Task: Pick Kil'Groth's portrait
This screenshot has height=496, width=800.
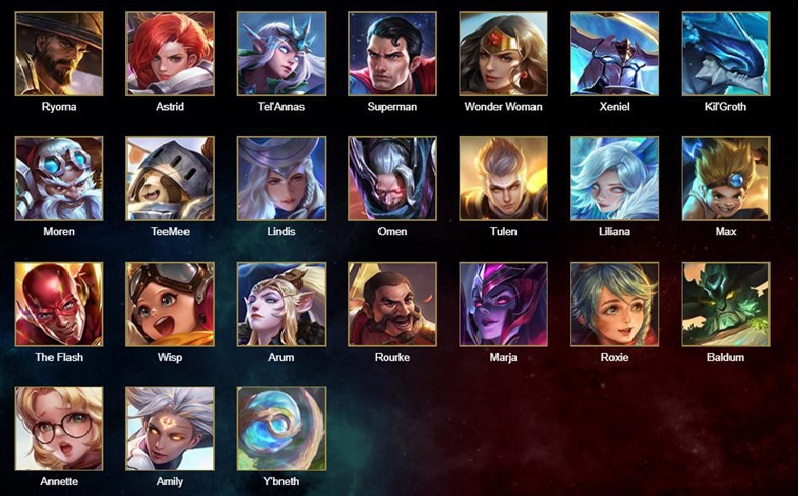Action: pos(725,54)
